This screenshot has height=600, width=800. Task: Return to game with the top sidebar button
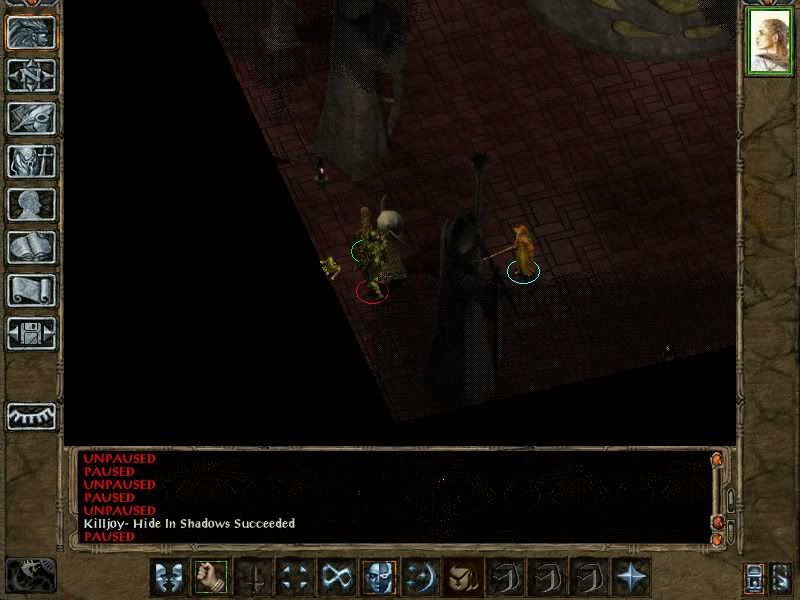[x=31, y=32]
